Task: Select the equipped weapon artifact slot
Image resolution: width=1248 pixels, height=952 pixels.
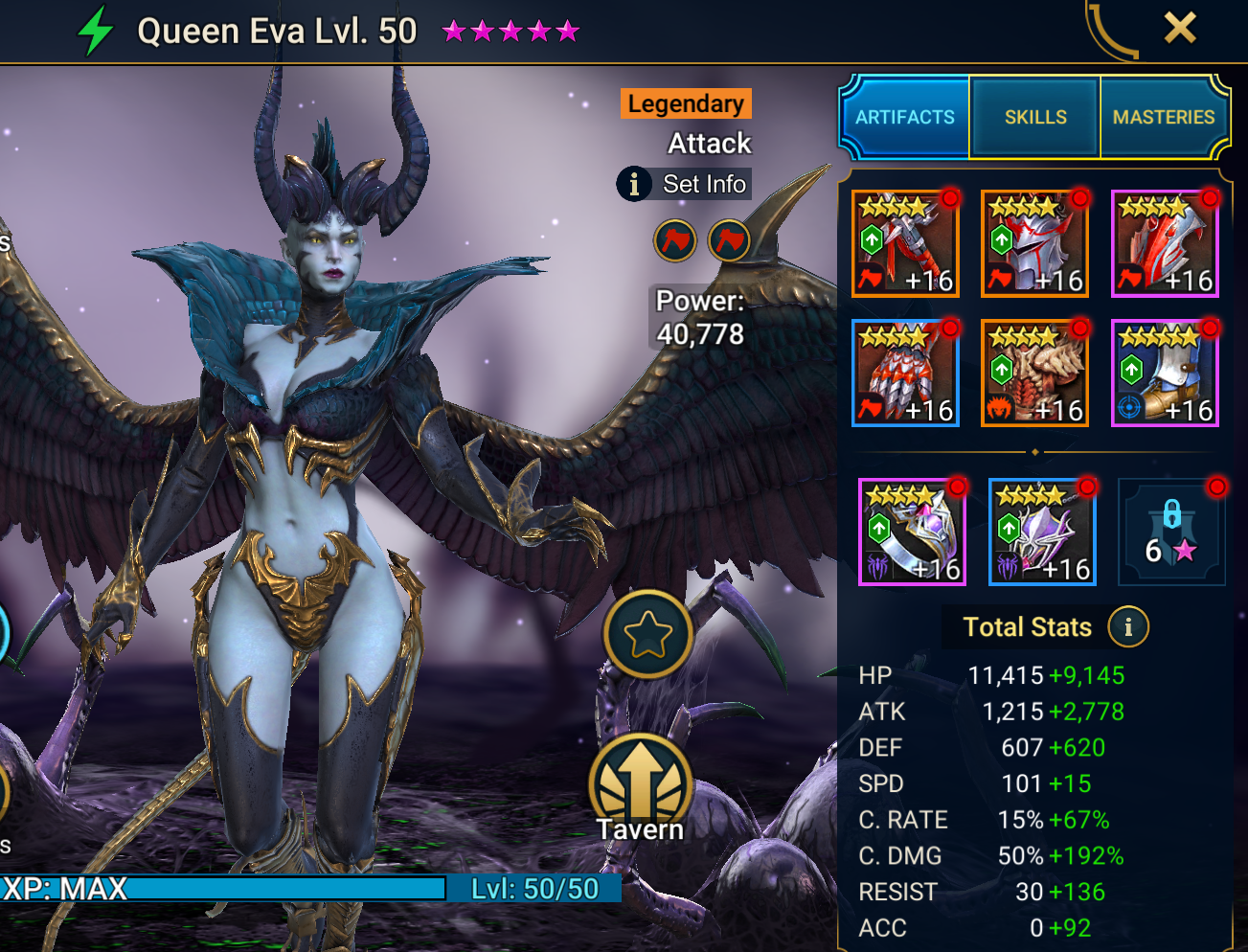Action: tap(905, 243)
